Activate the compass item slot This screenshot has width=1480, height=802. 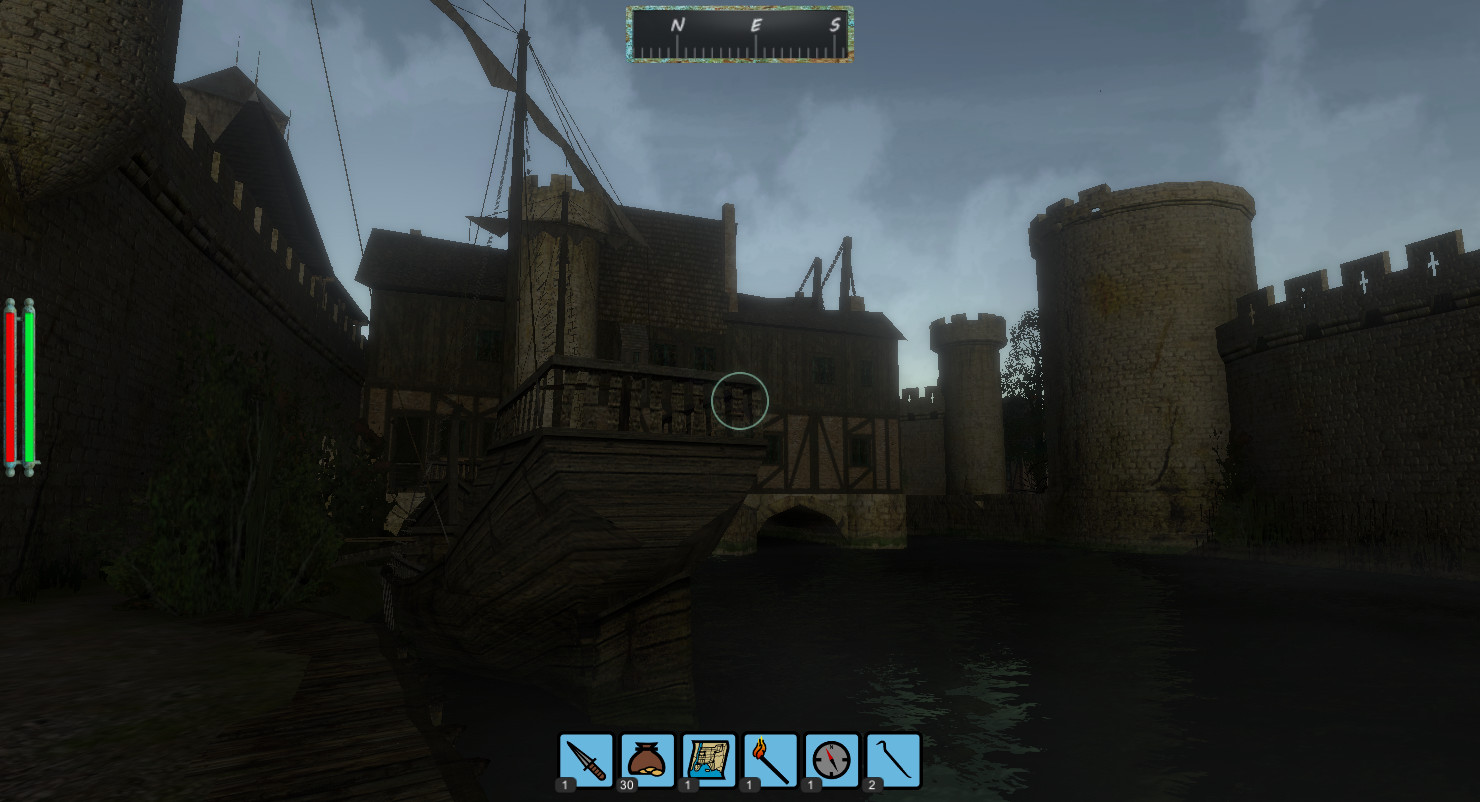click(832, 761)
